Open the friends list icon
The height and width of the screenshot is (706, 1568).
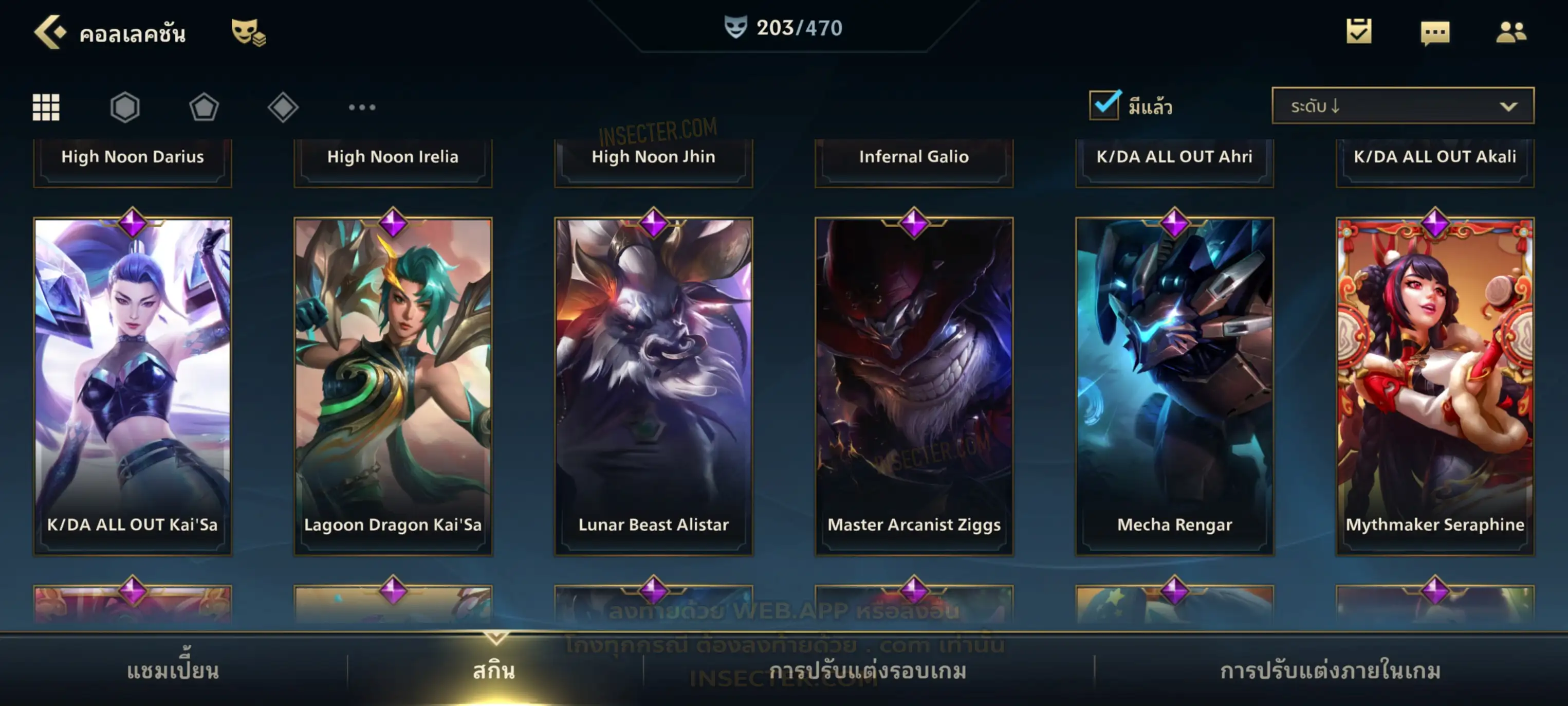pos(1511,32)
